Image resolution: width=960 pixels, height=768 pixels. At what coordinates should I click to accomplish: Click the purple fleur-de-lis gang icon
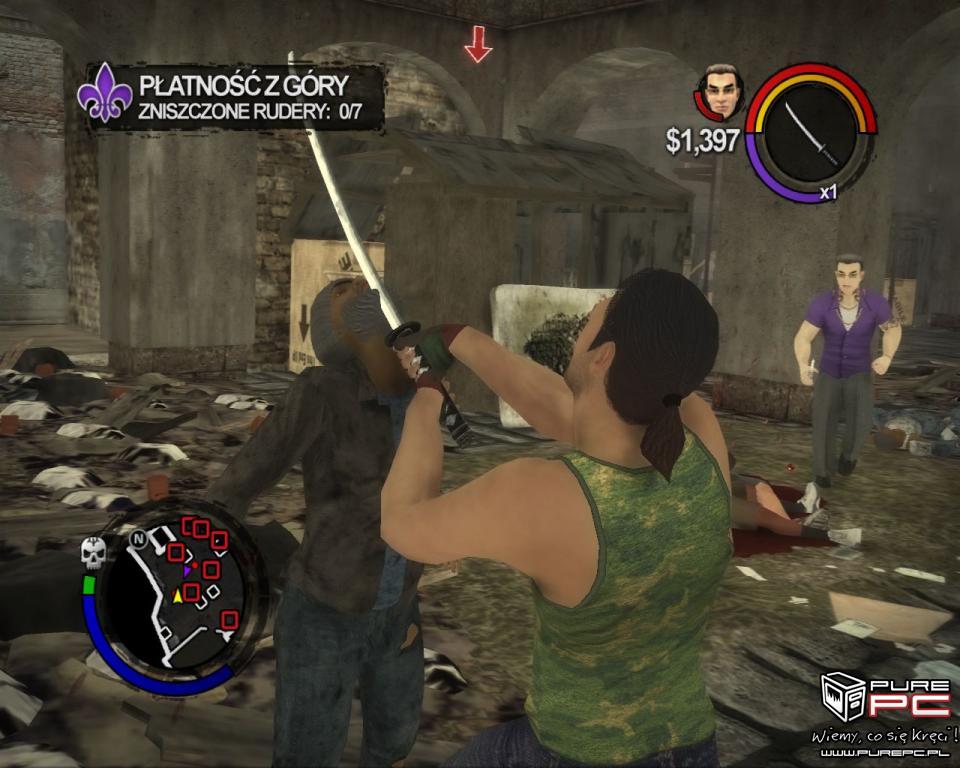[105, 93]
